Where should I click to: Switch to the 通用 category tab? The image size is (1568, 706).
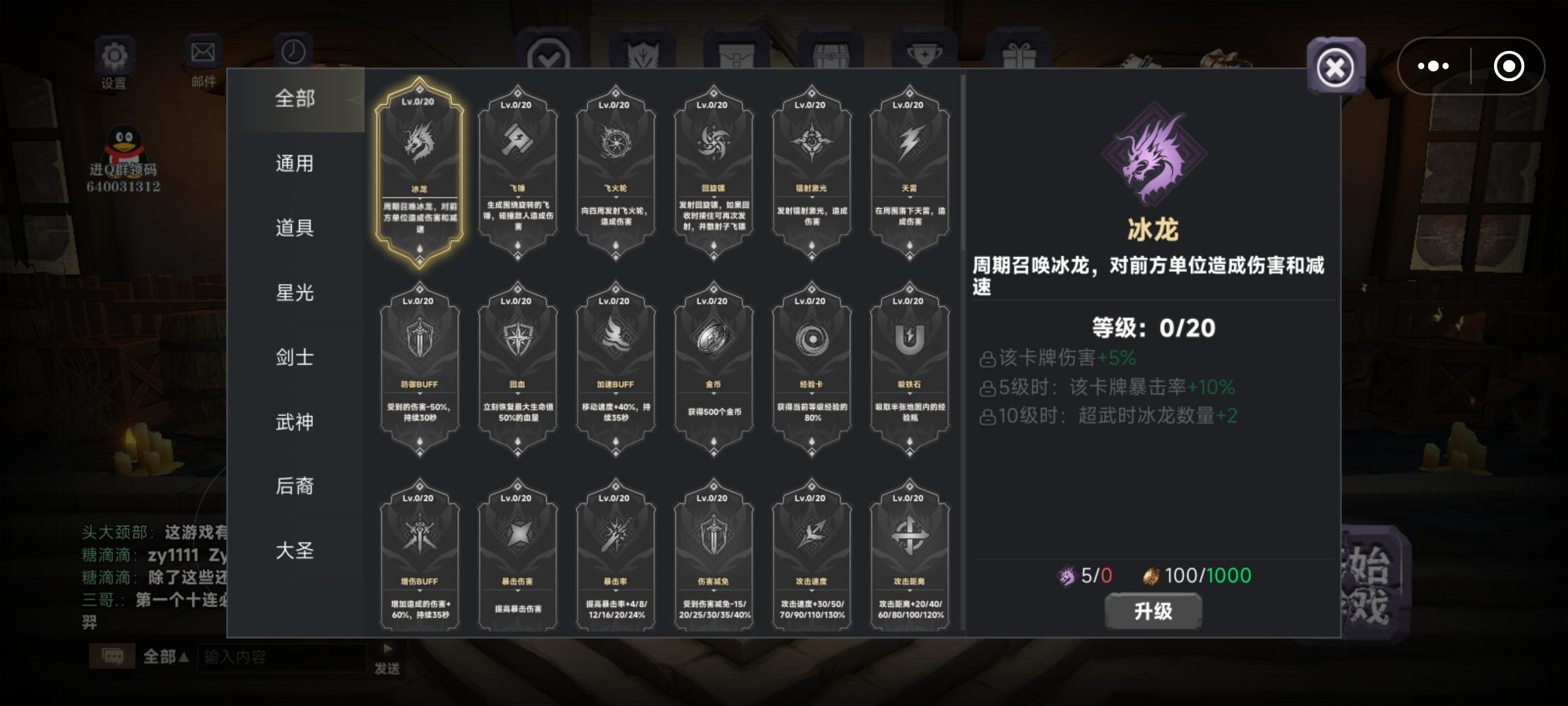tap(295, 163)
